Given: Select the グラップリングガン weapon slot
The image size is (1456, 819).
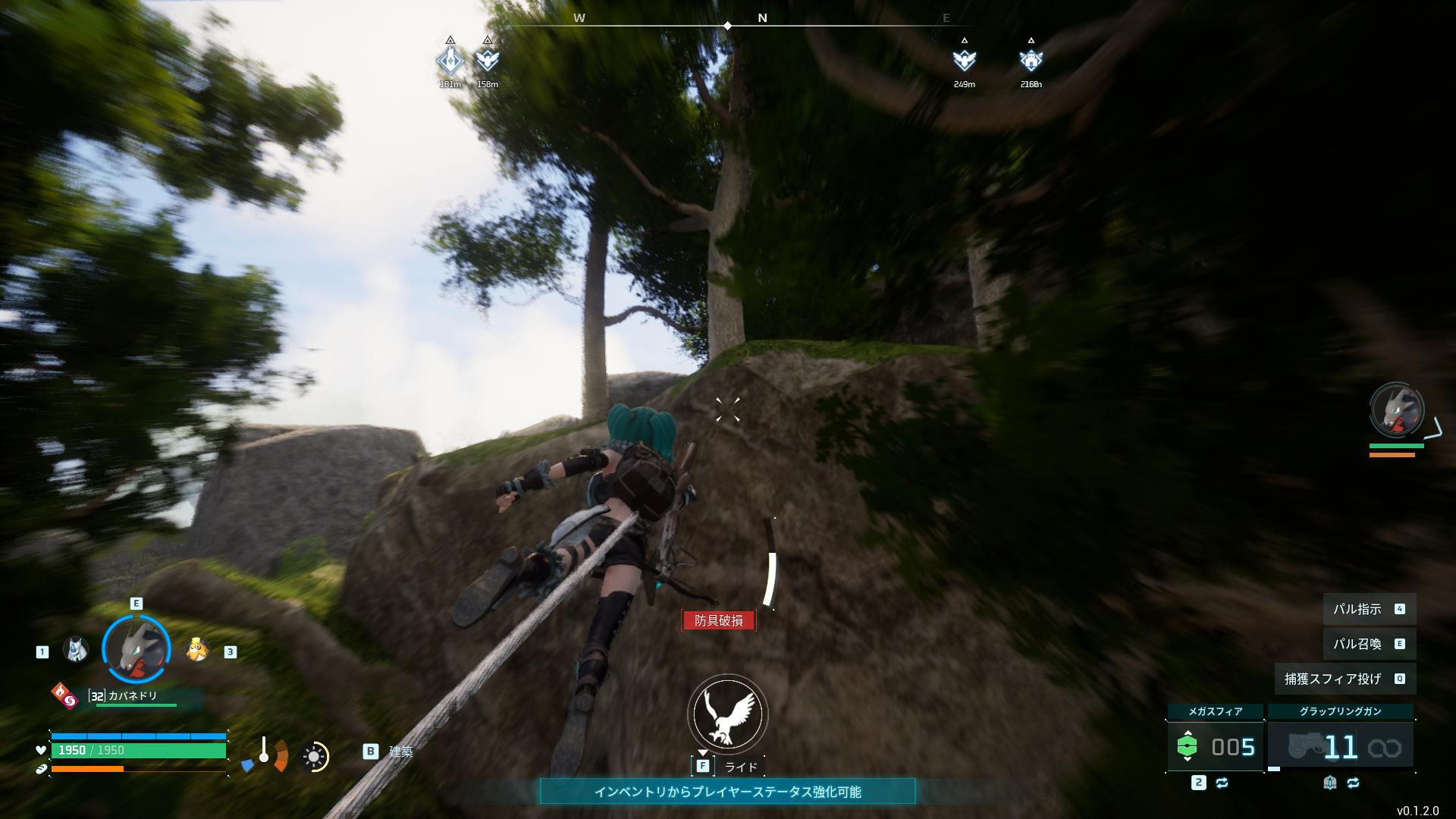Looking at the screenshot, I should pos(1340,746).
